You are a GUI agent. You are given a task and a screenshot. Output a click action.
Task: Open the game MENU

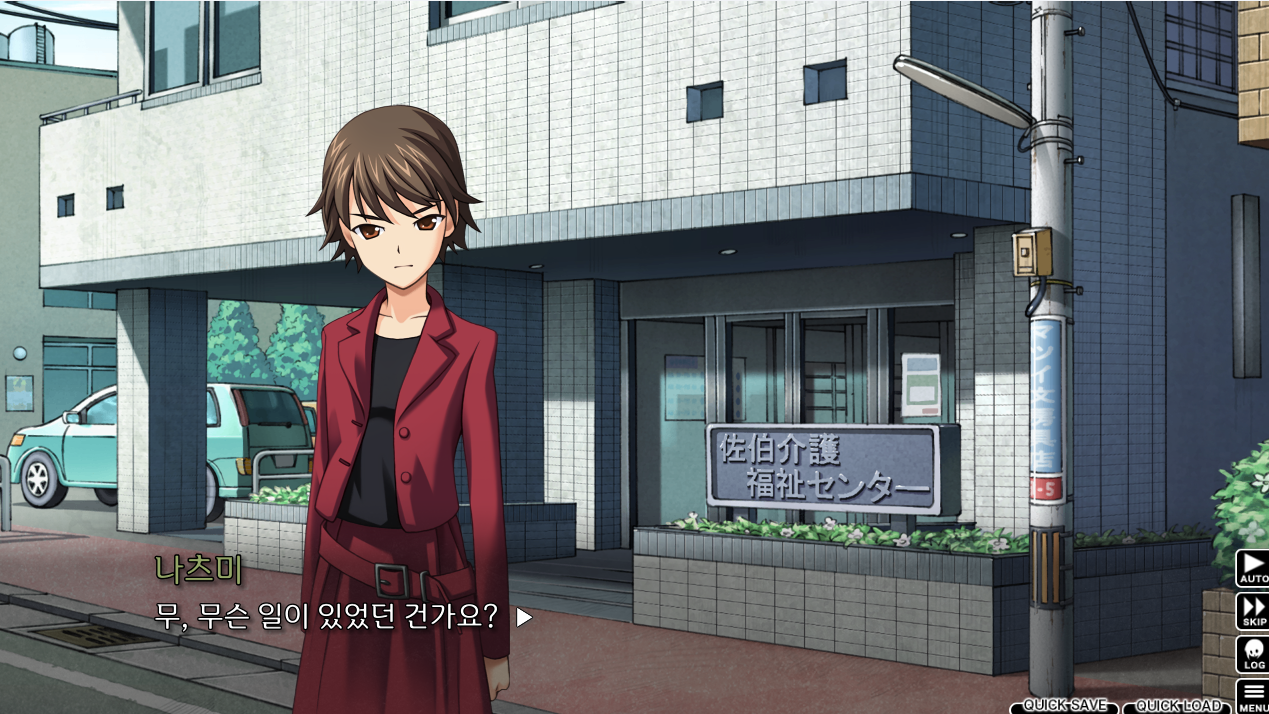point(1252,696)
